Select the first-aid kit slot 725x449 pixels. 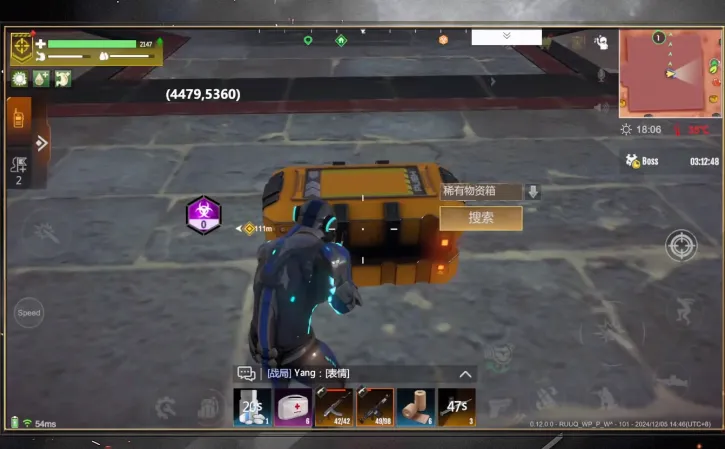(x=292, y=407)
